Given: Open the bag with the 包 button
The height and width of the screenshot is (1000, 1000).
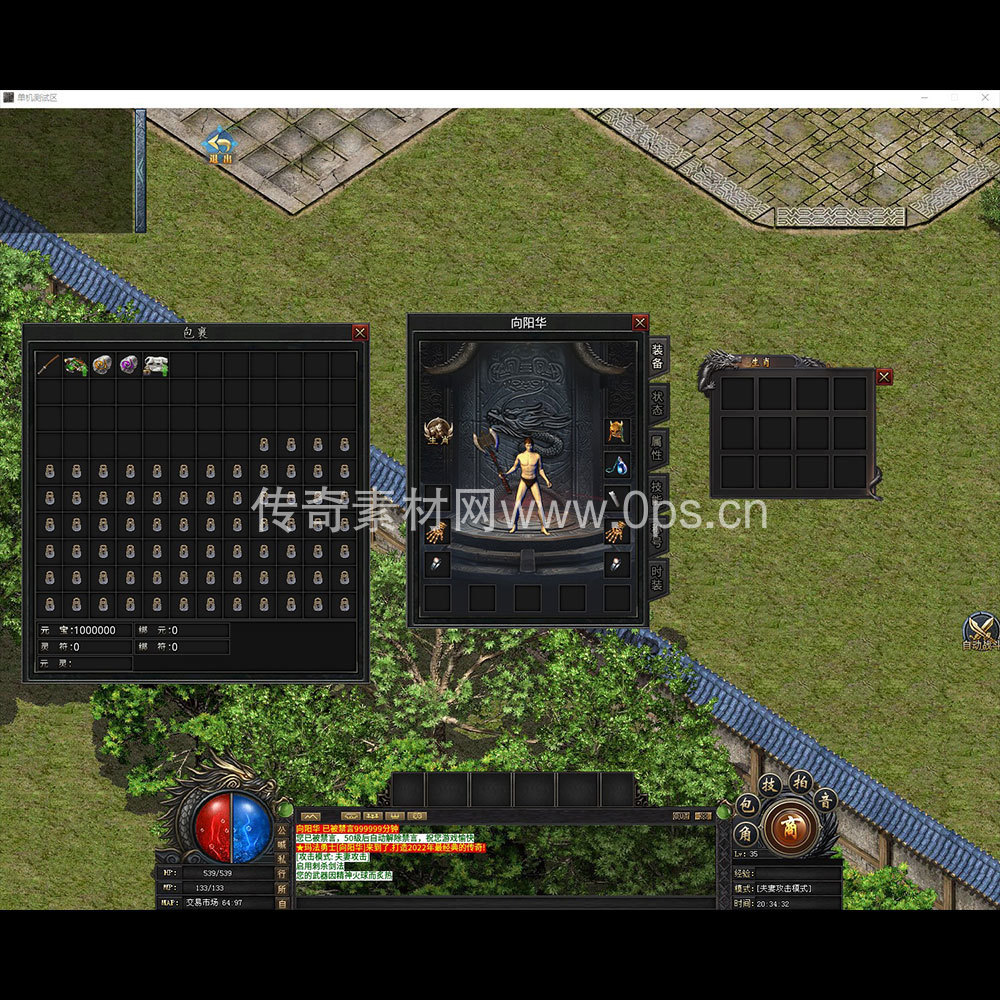Looking at the screenshot, I should pyautogui.click(x=746, y=804).
